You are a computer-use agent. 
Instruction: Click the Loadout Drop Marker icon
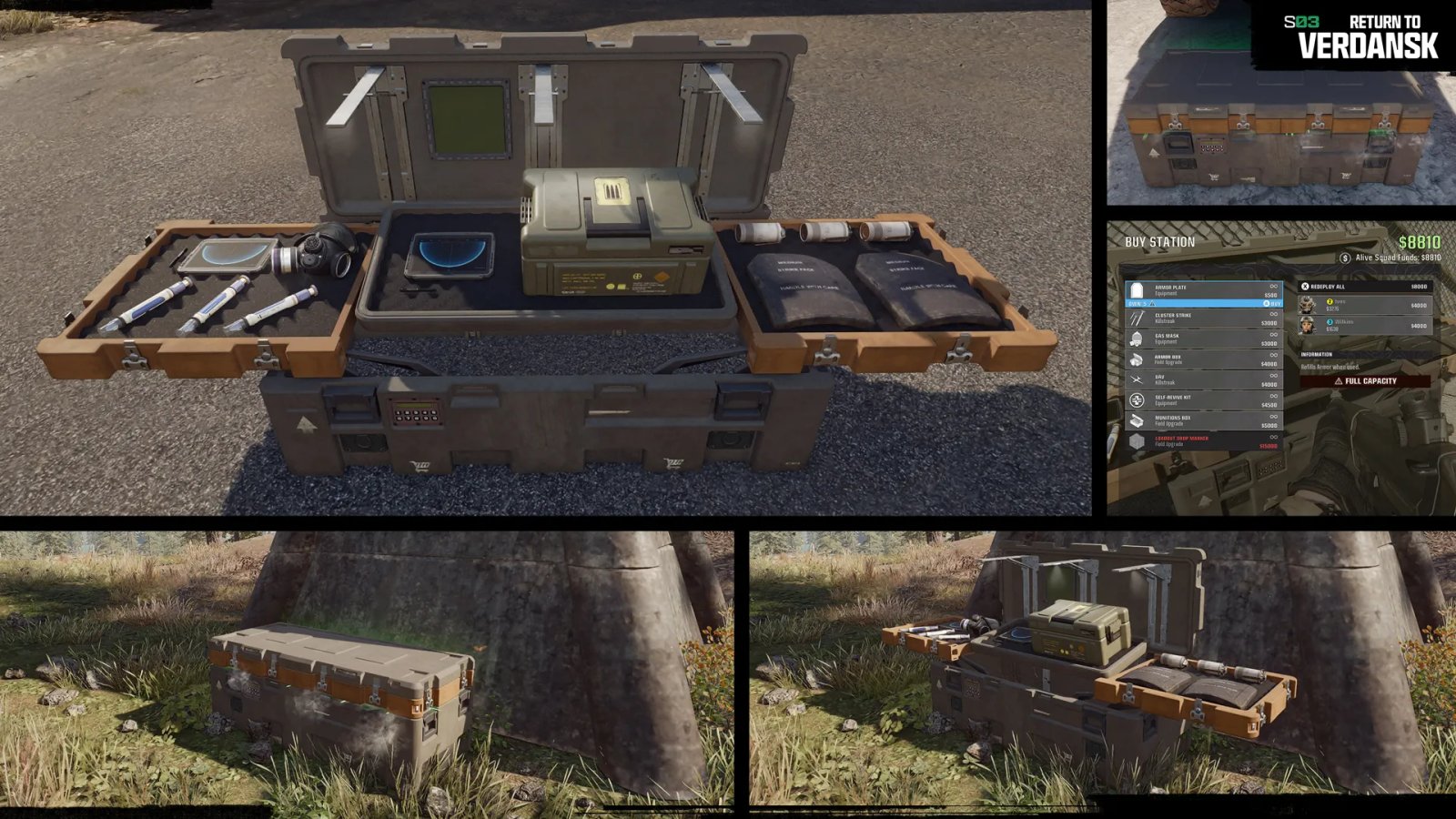coord(1136,440)
